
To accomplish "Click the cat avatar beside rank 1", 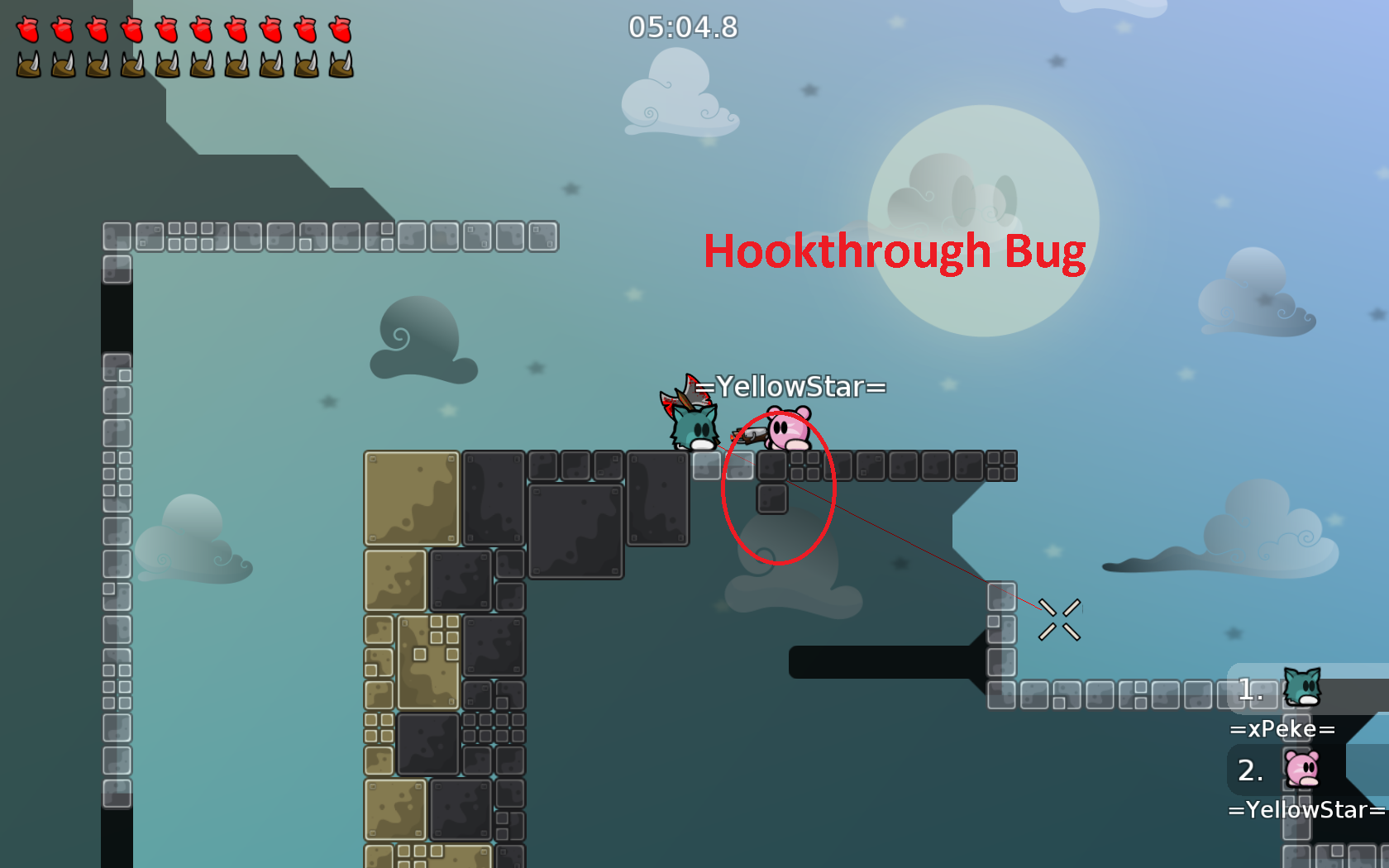I will pos(1302,688).
